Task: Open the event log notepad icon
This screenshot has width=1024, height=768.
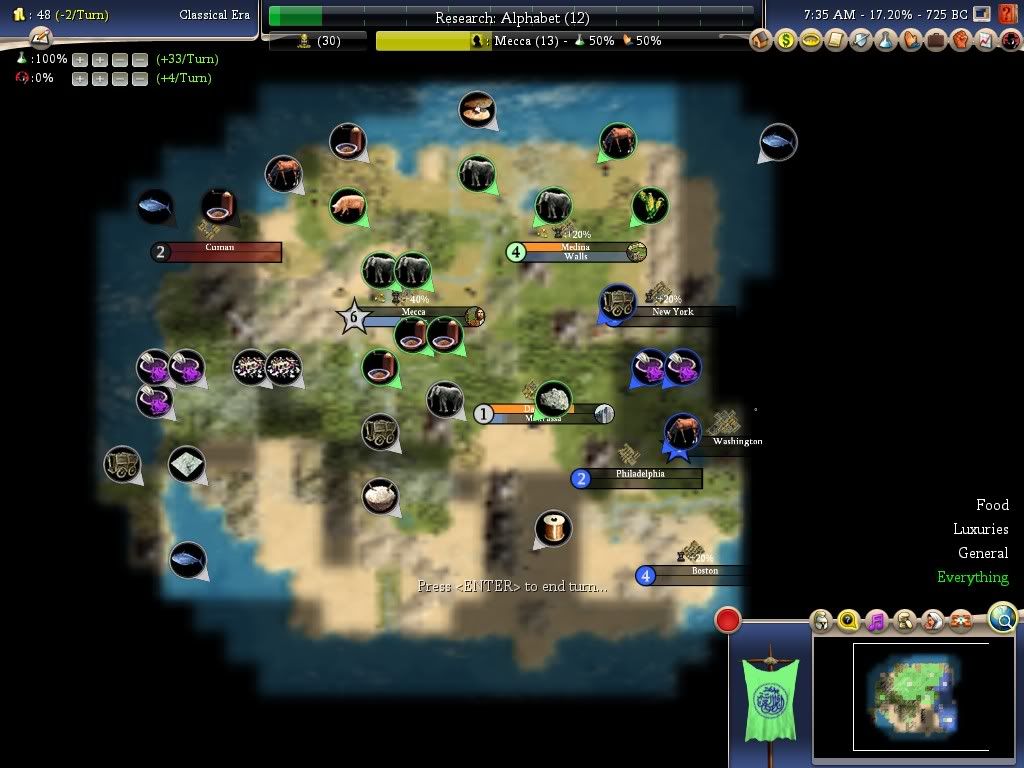Action: [40, 38]
